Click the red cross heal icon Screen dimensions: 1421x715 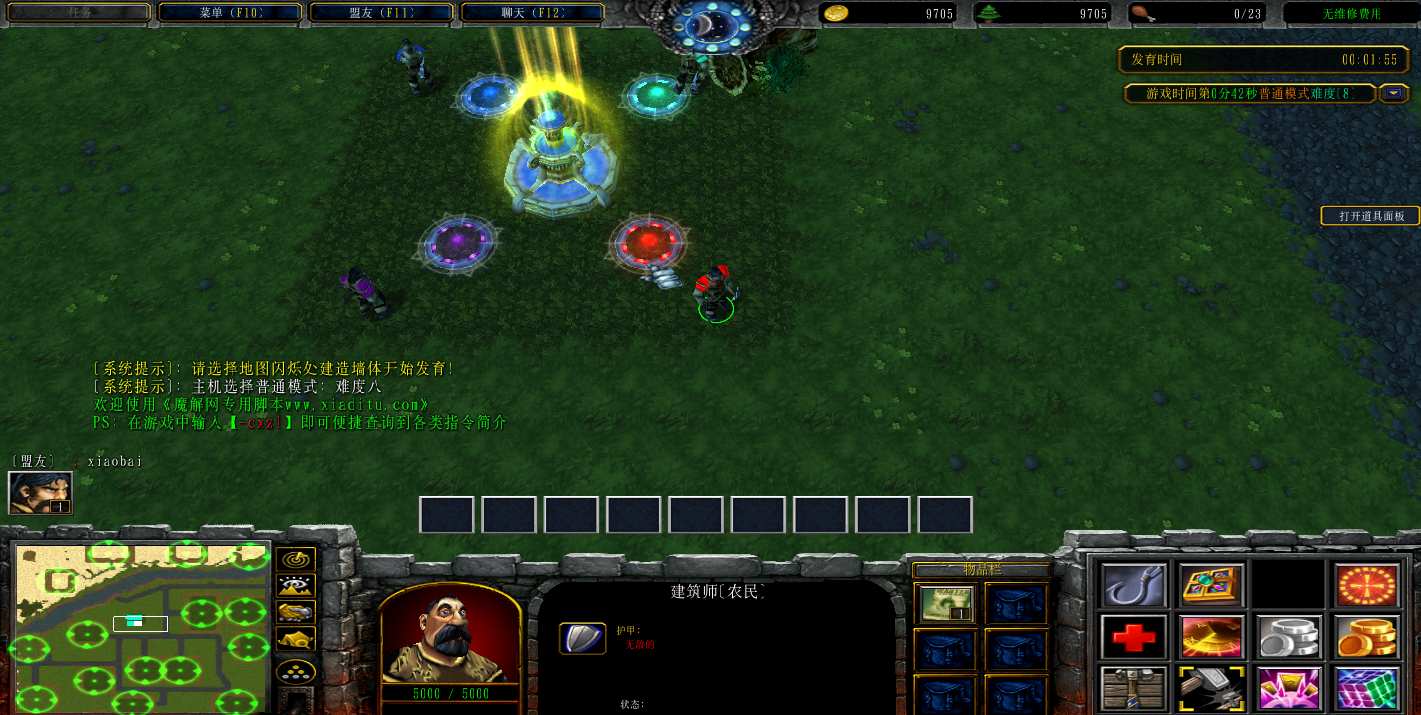[x=1135, y=637]
